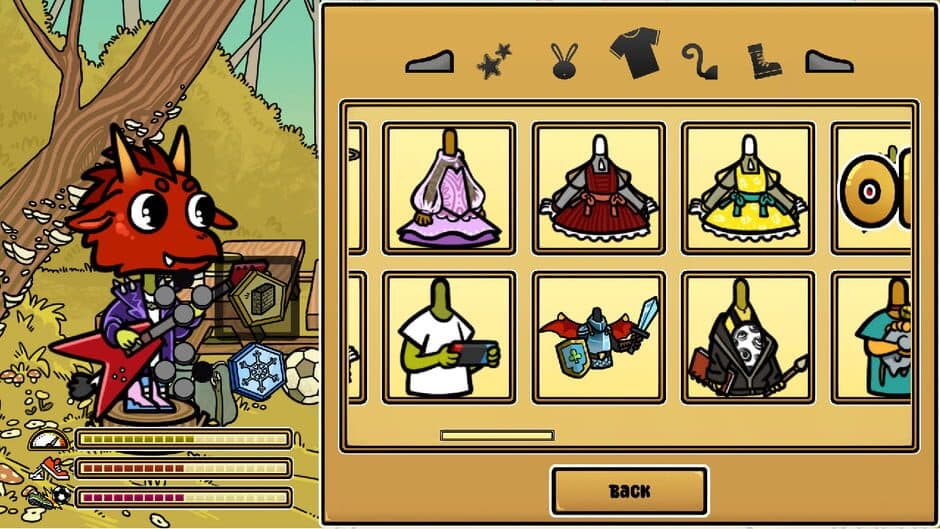
Task: Select the black robe with skull mask
Action: pos(748,337)
